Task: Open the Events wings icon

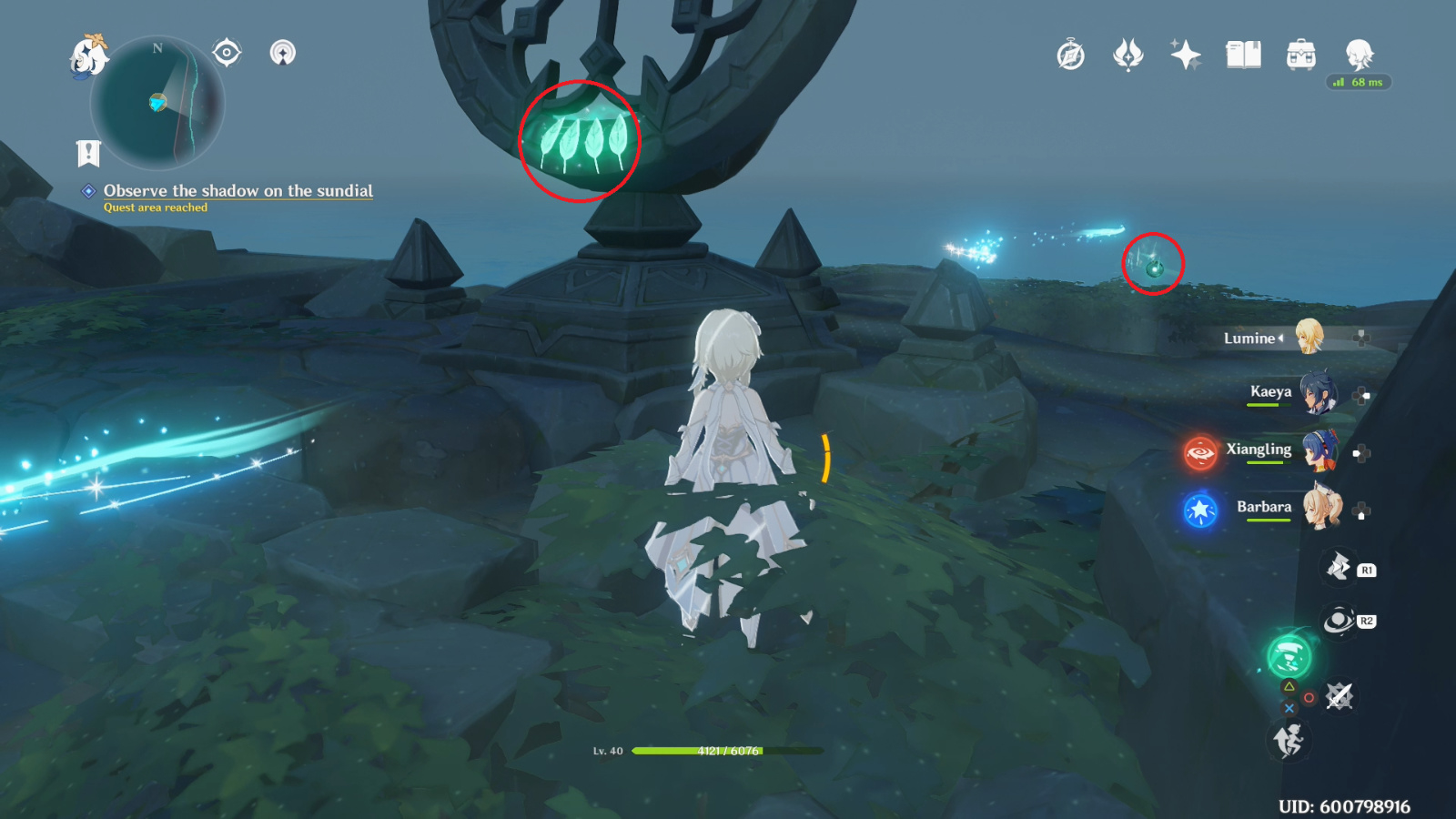Action: point(1127,55)
